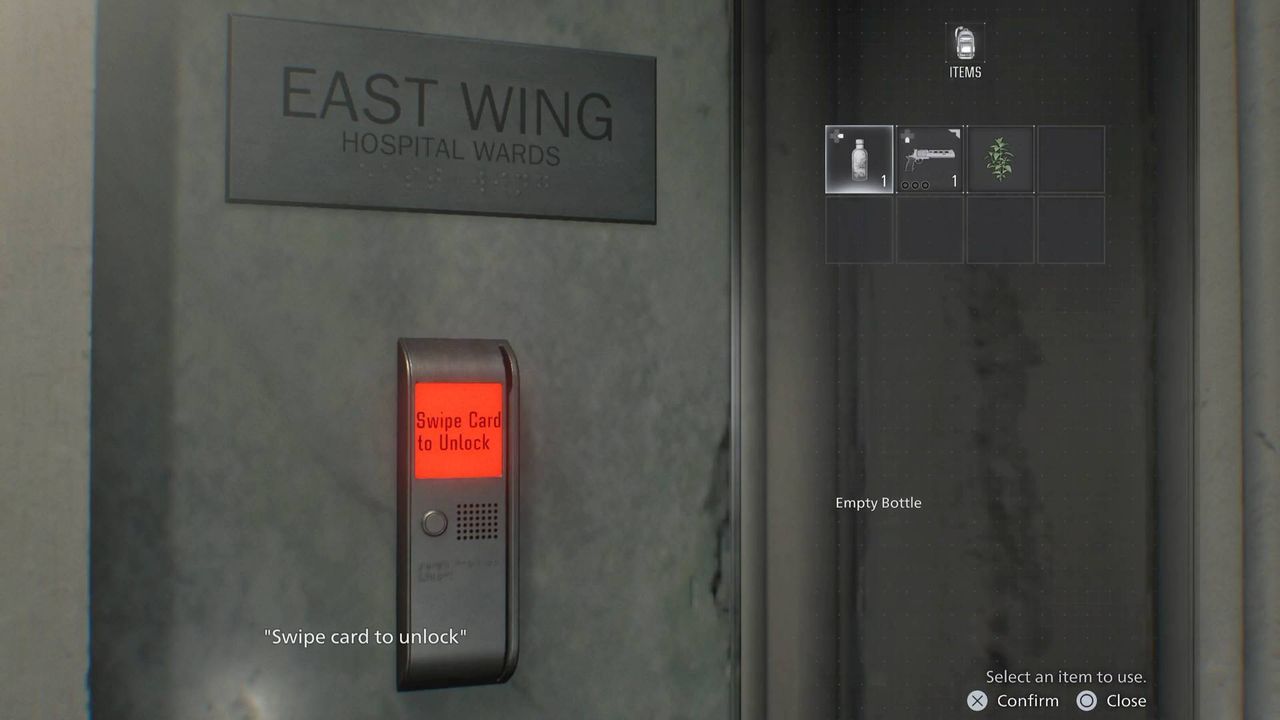1280x720 pixels.
Task: Click the circle Close prompt icon
Action: [1086, 701]
